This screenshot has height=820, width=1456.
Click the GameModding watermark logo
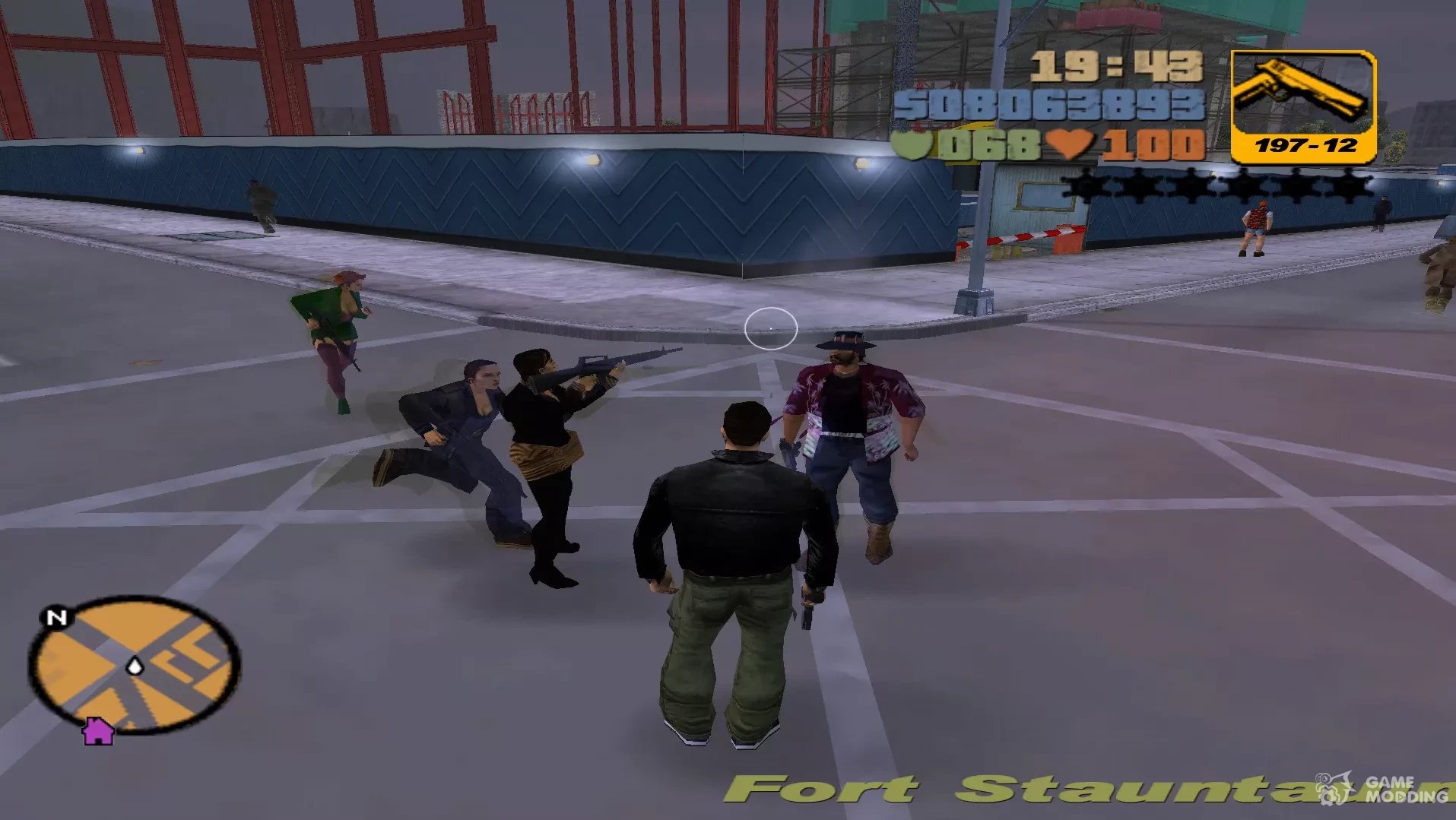1385,789
